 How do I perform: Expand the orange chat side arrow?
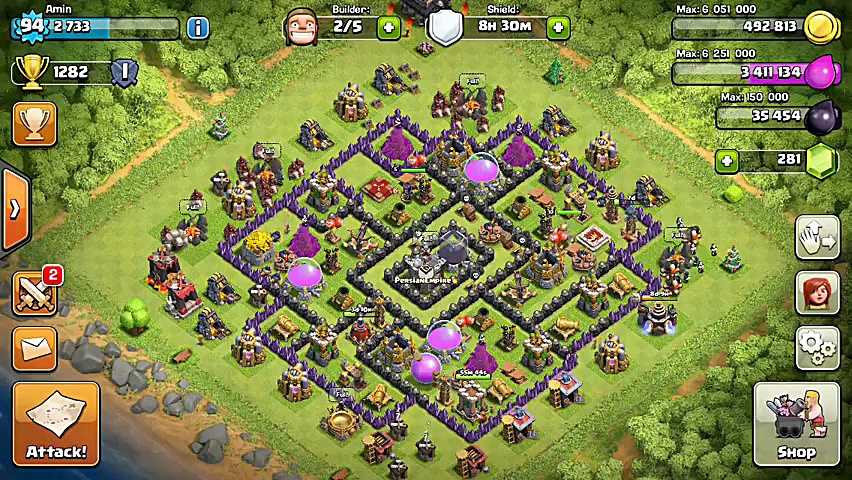click(15, 209)
